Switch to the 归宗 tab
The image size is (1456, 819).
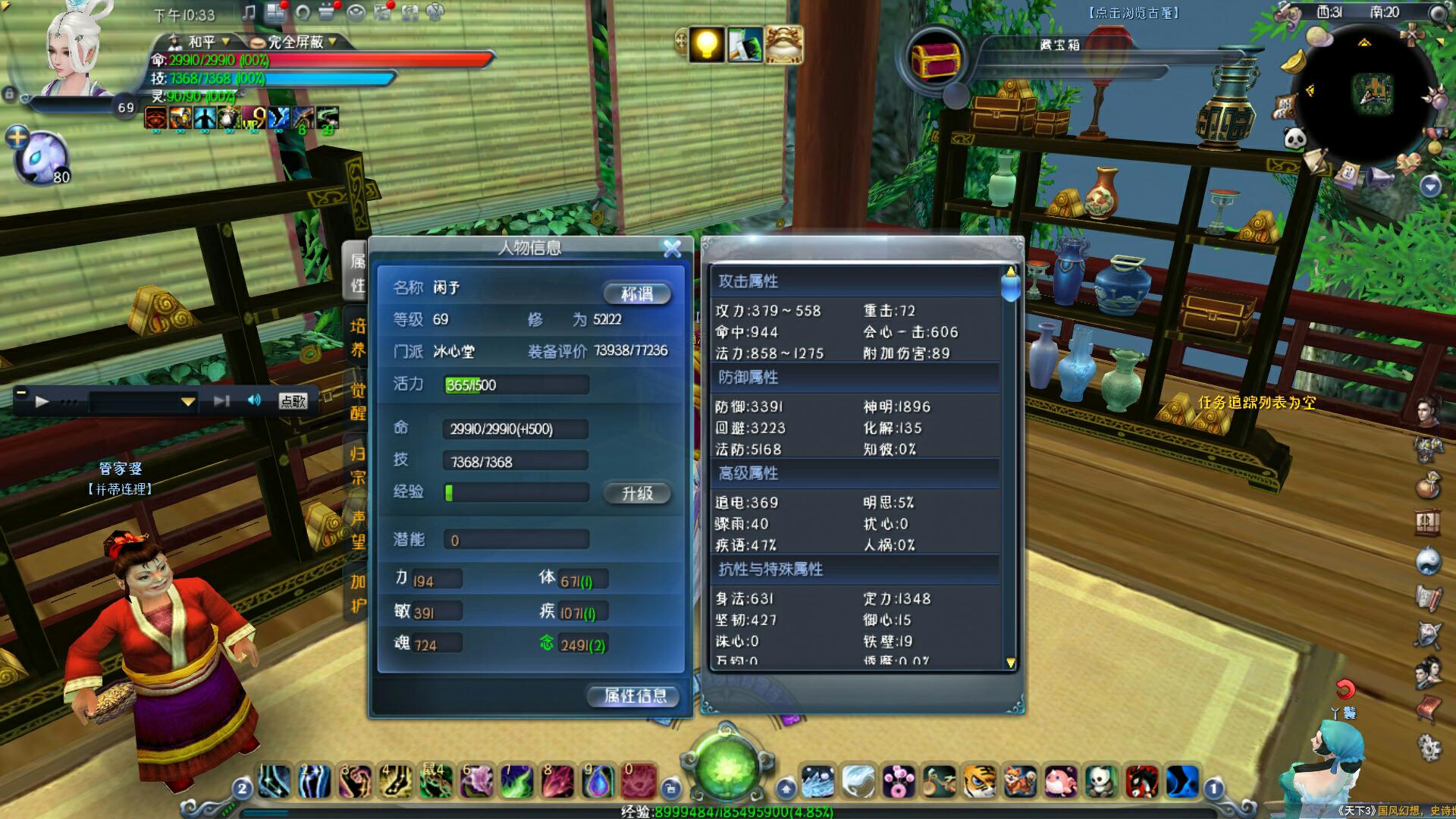(357, 466)
